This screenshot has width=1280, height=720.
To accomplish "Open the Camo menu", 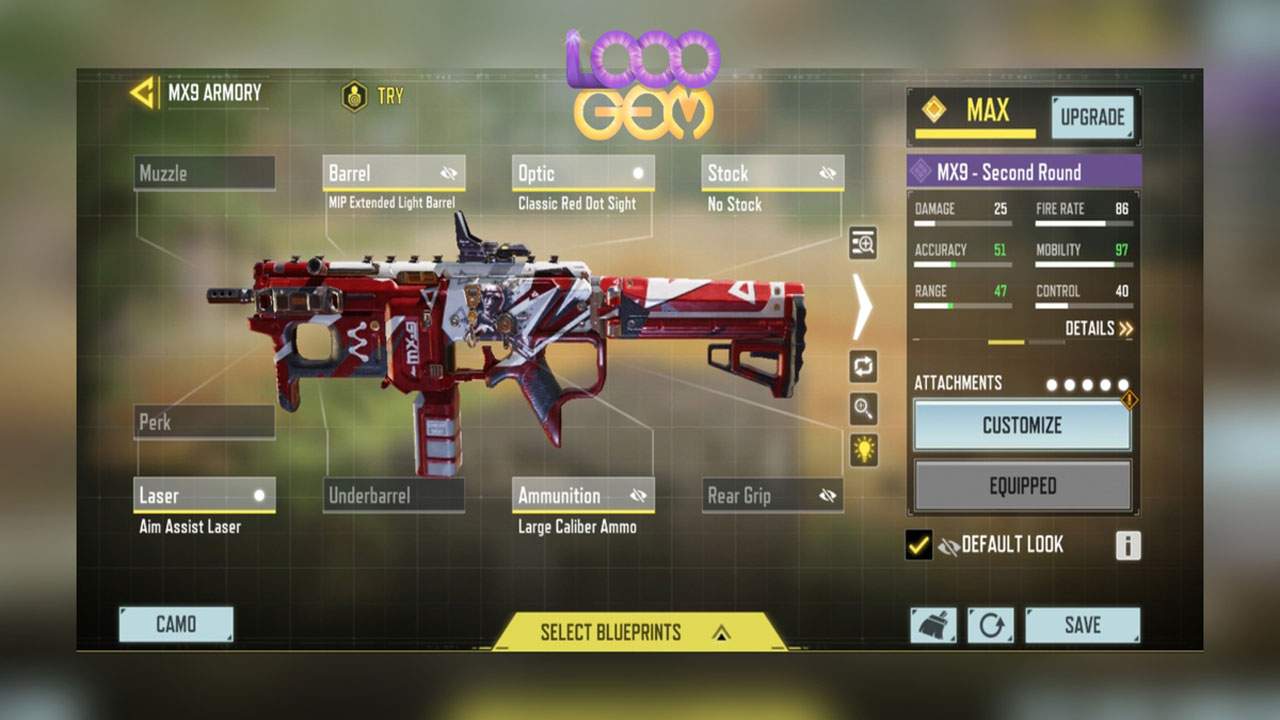I will [x=176, y=624].
